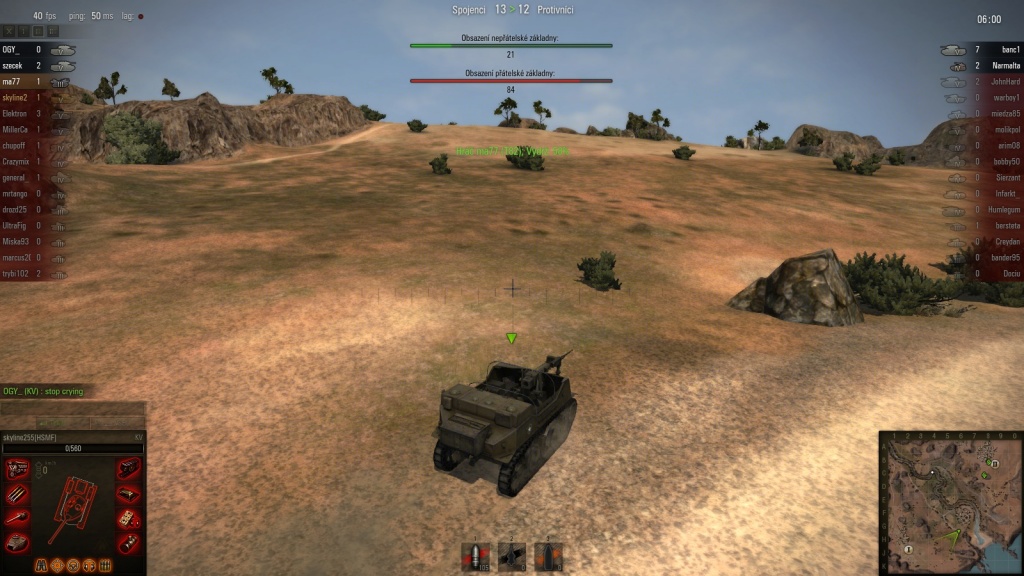Viewport: 1024px width, 576px height.
Task: Click the ammo rack module icon
Action: [x=17, y=495]
